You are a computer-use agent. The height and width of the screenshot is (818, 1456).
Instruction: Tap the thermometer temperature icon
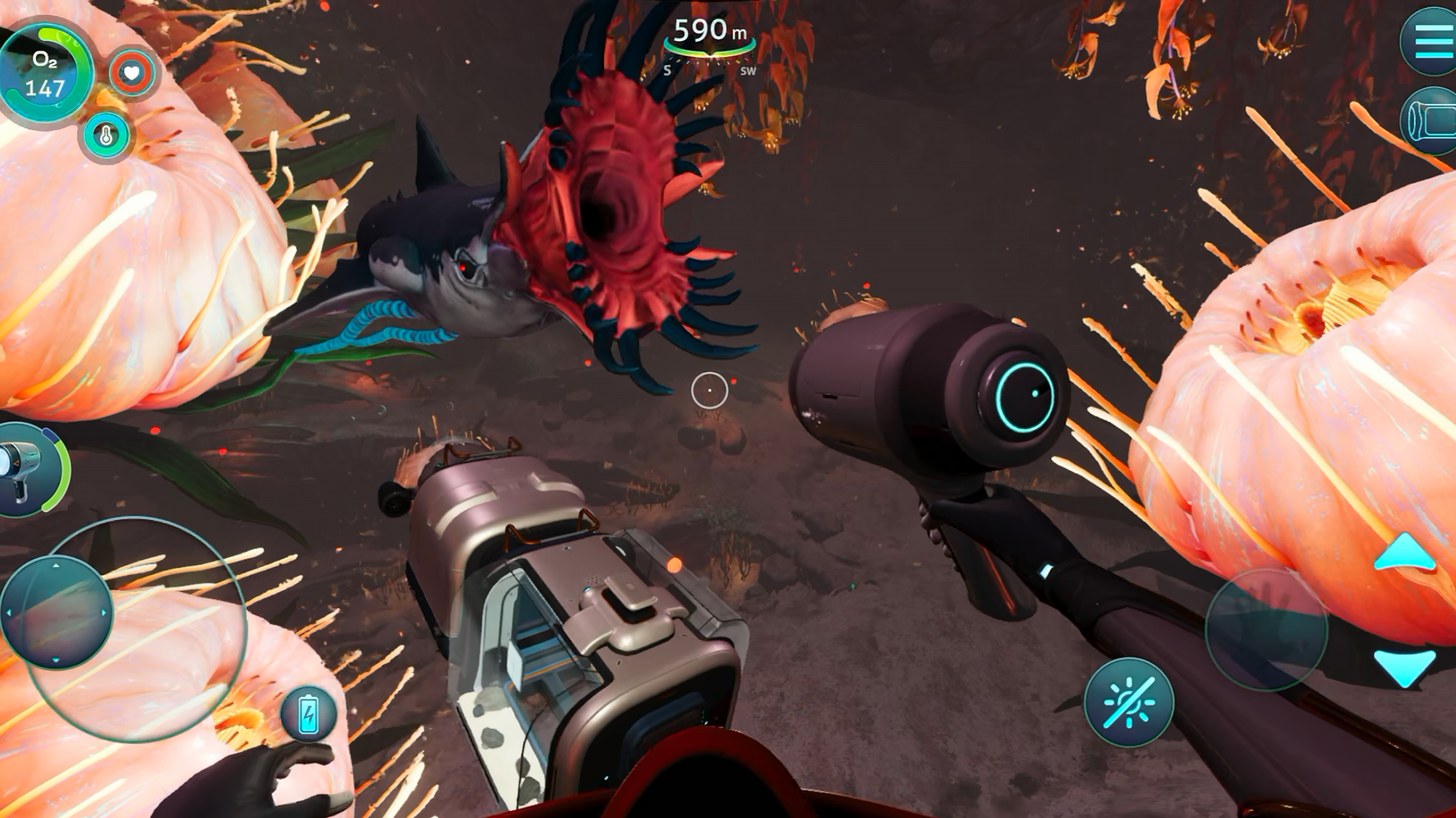(x=106, y=136)
